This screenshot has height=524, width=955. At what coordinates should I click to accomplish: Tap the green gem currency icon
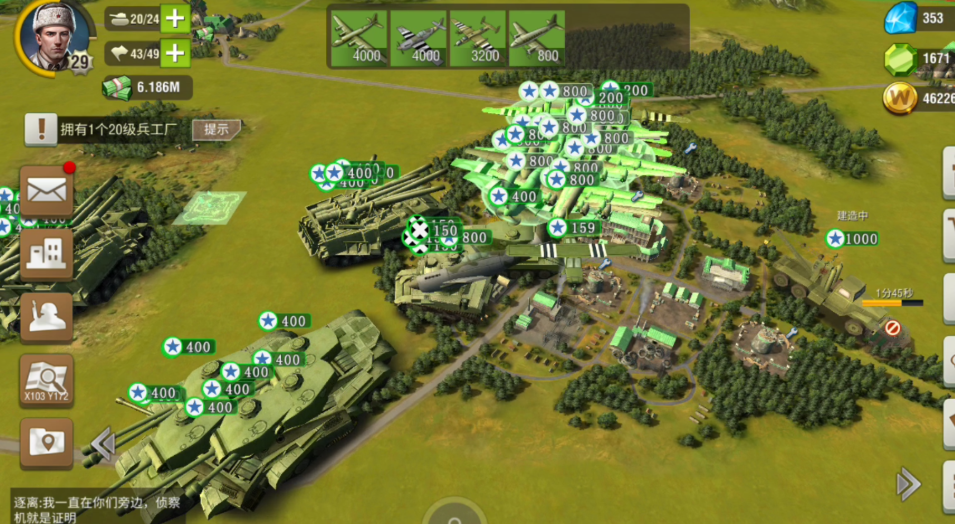tap(900, 58)
